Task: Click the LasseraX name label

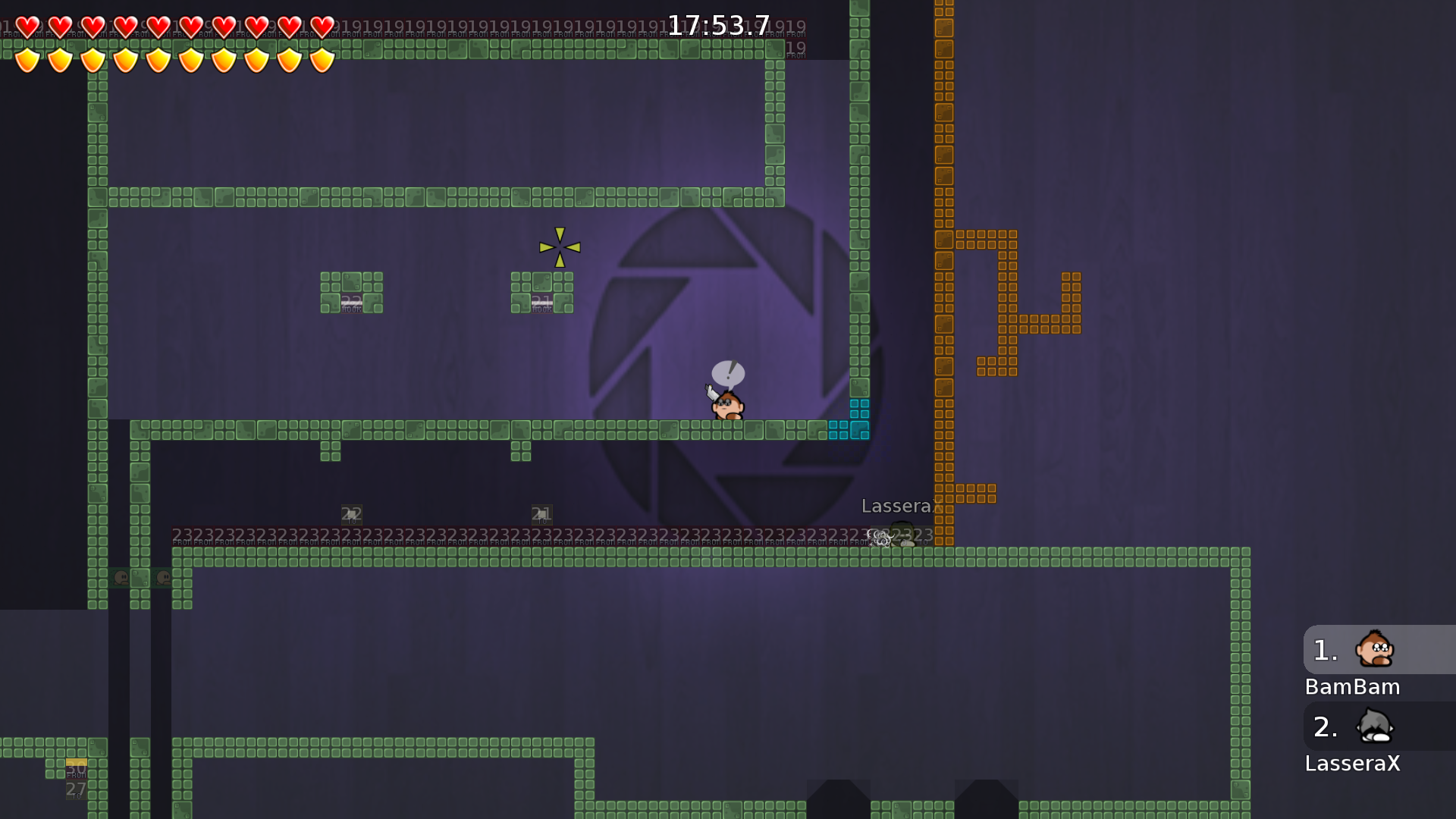Action: (899, 506)
